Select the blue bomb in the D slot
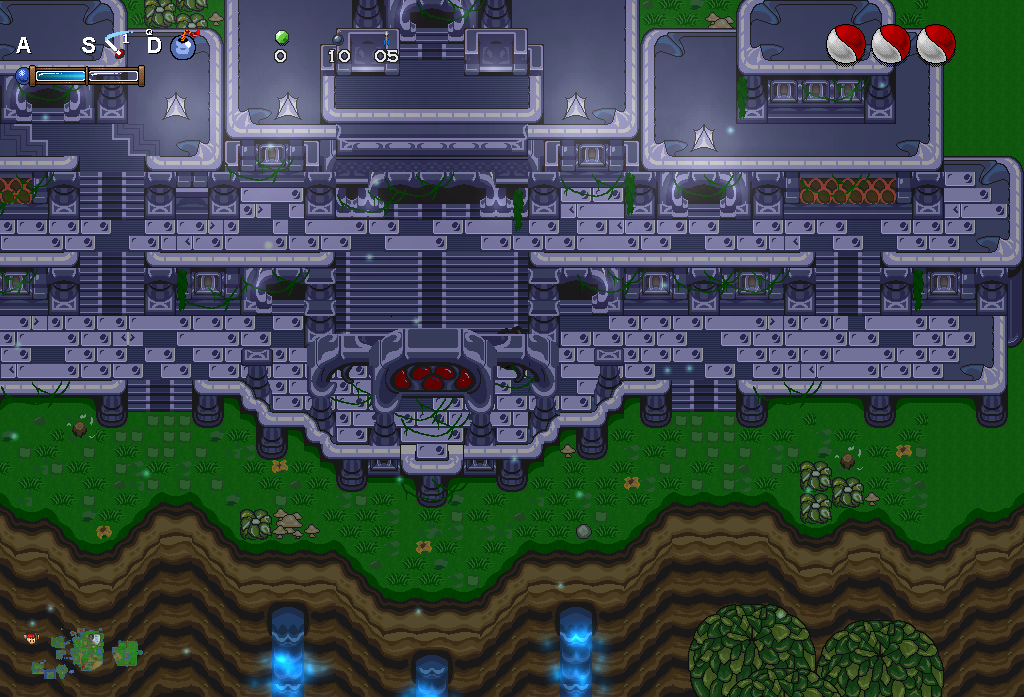This screenshot has width=1024, height=697. 183,46
